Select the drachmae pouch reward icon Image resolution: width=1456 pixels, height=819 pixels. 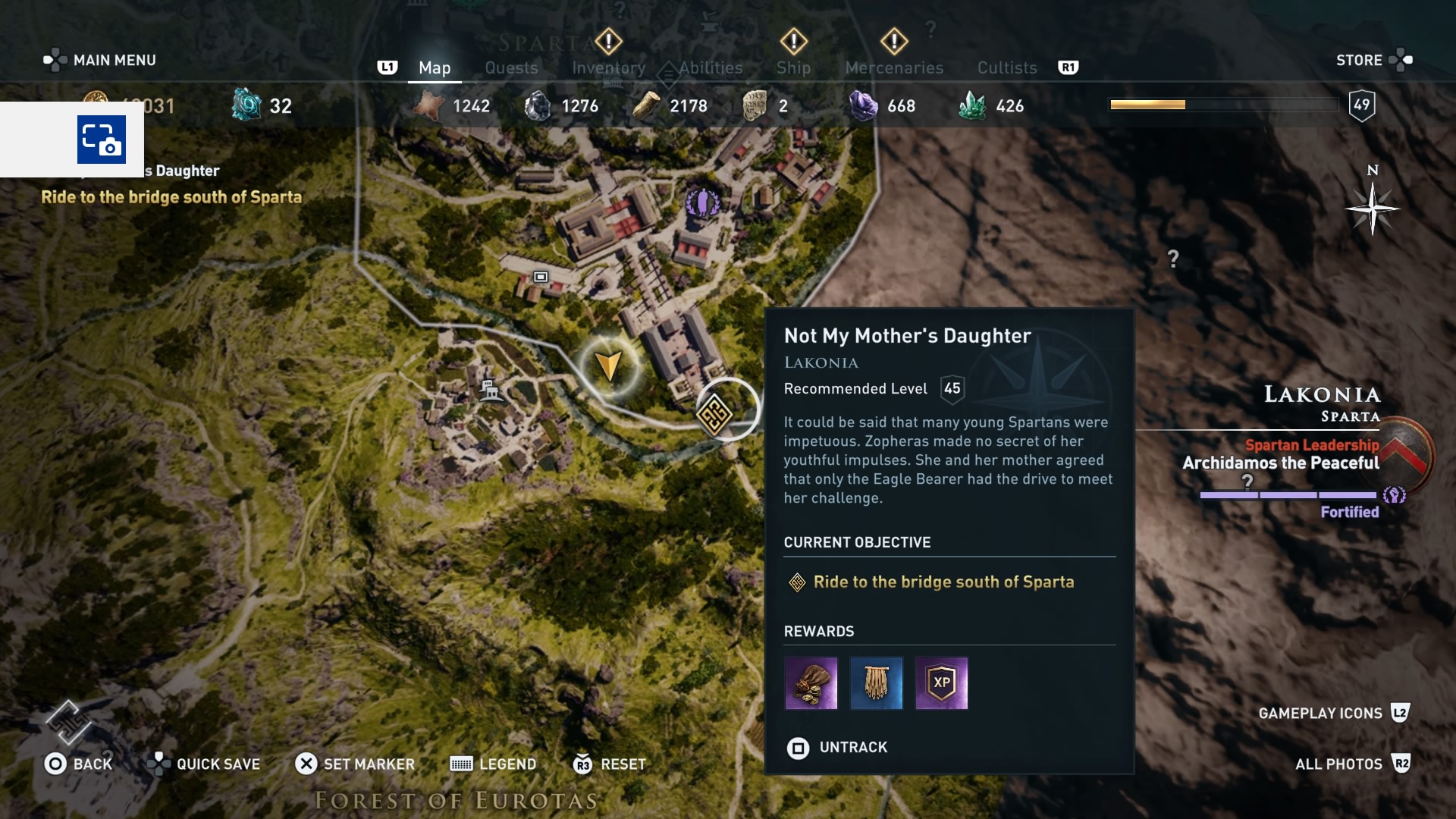coord(811,683)
